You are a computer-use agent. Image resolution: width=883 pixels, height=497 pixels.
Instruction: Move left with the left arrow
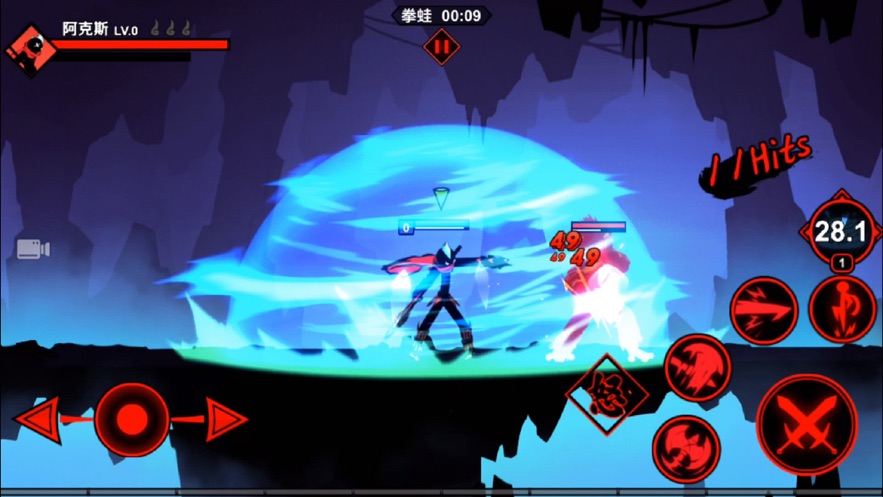(x=38, y=419)
